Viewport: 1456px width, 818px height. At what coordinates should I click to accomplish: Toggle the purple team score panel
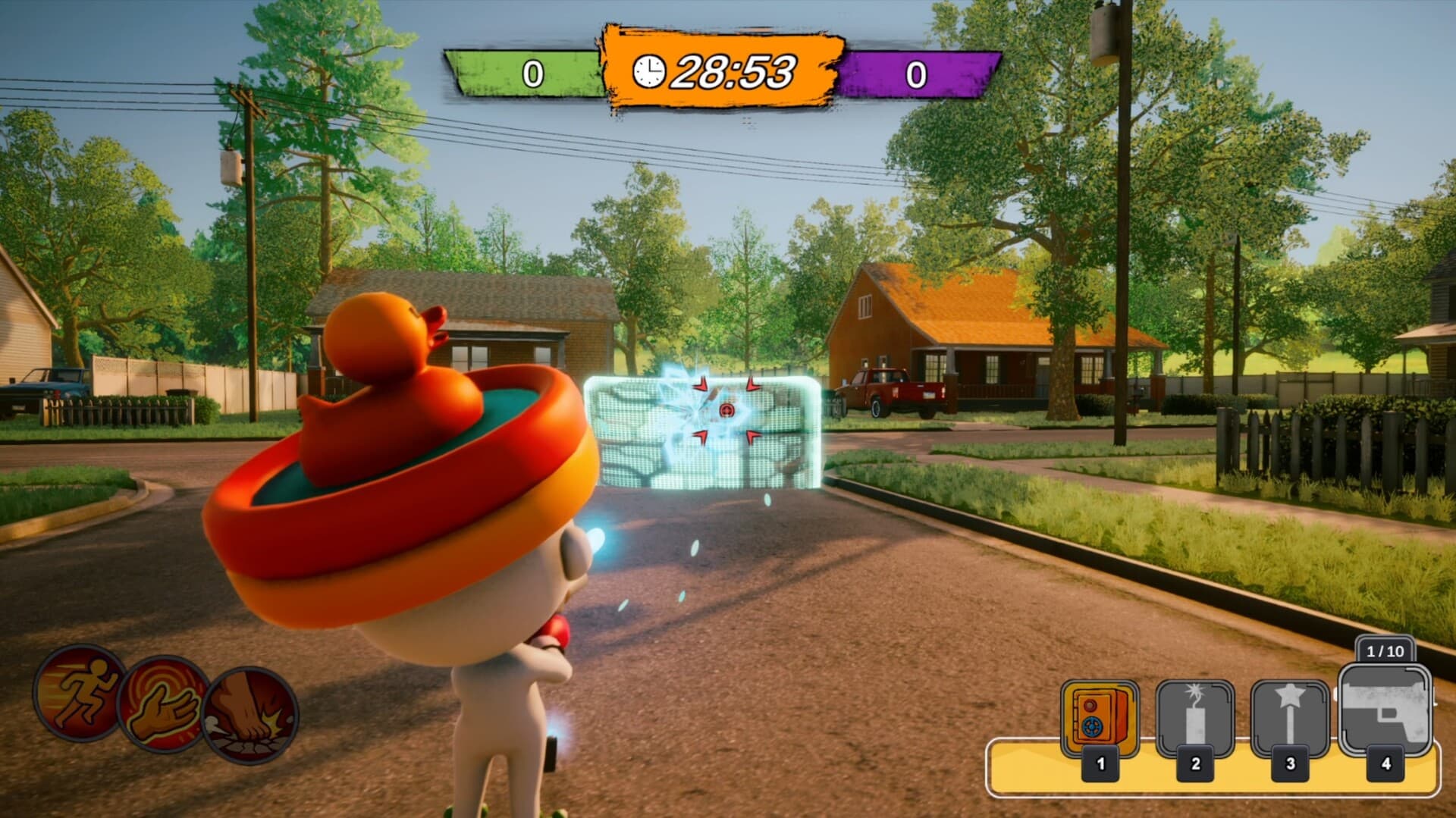(x=918, y=74)
